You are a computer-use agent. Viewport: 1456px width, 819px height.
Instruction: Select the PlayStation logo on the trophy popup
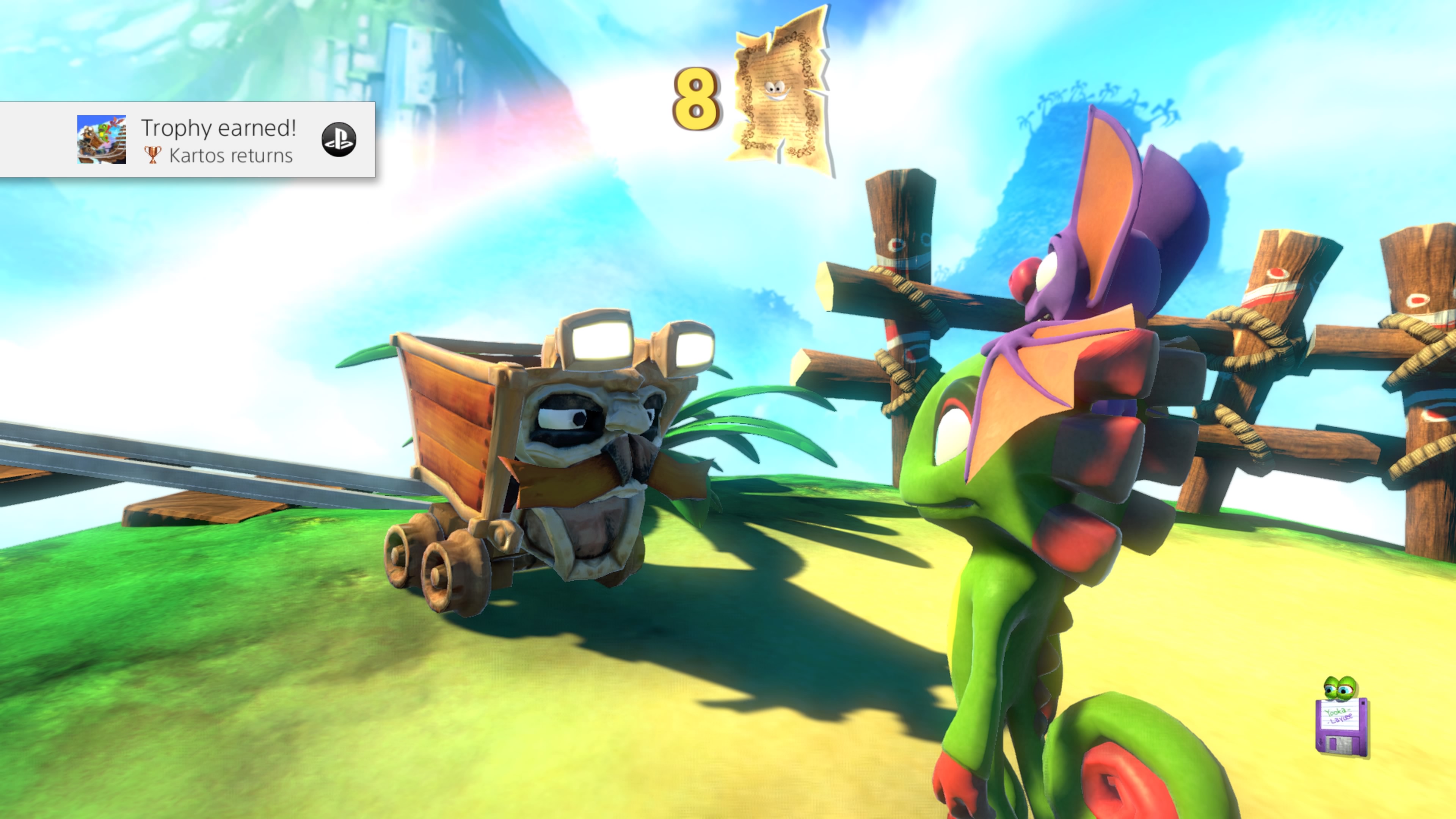point(339,140)
